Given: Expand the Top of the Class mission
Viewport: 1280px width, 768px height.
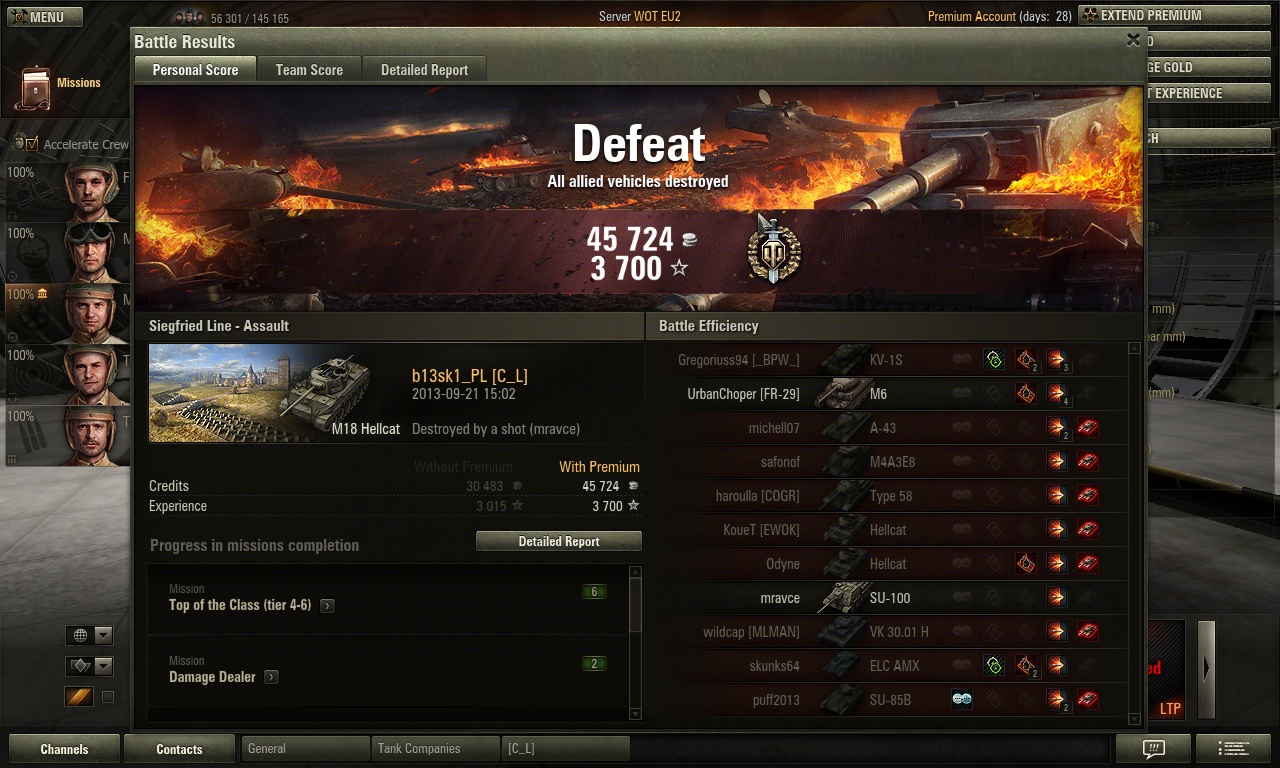Looking at the screenshot, I should pos(327,606).
